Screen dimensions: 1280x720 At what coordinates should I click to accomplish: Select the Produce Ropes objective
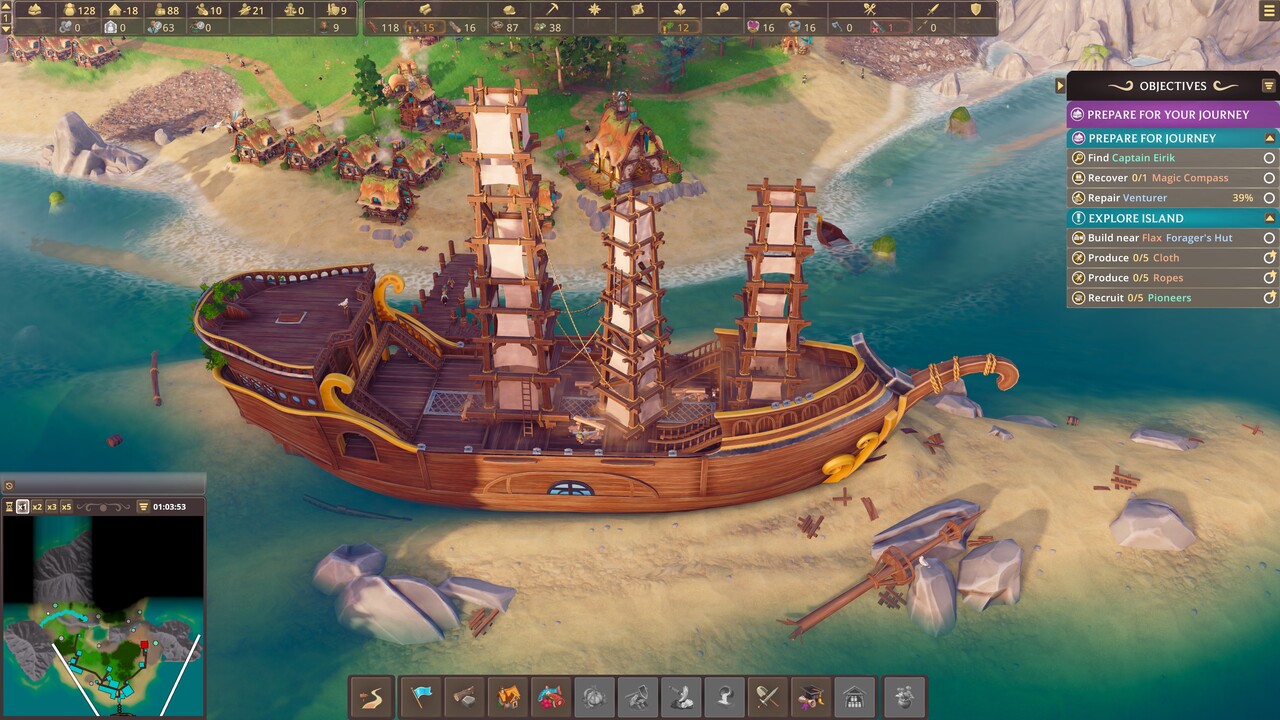point(1165,278)
